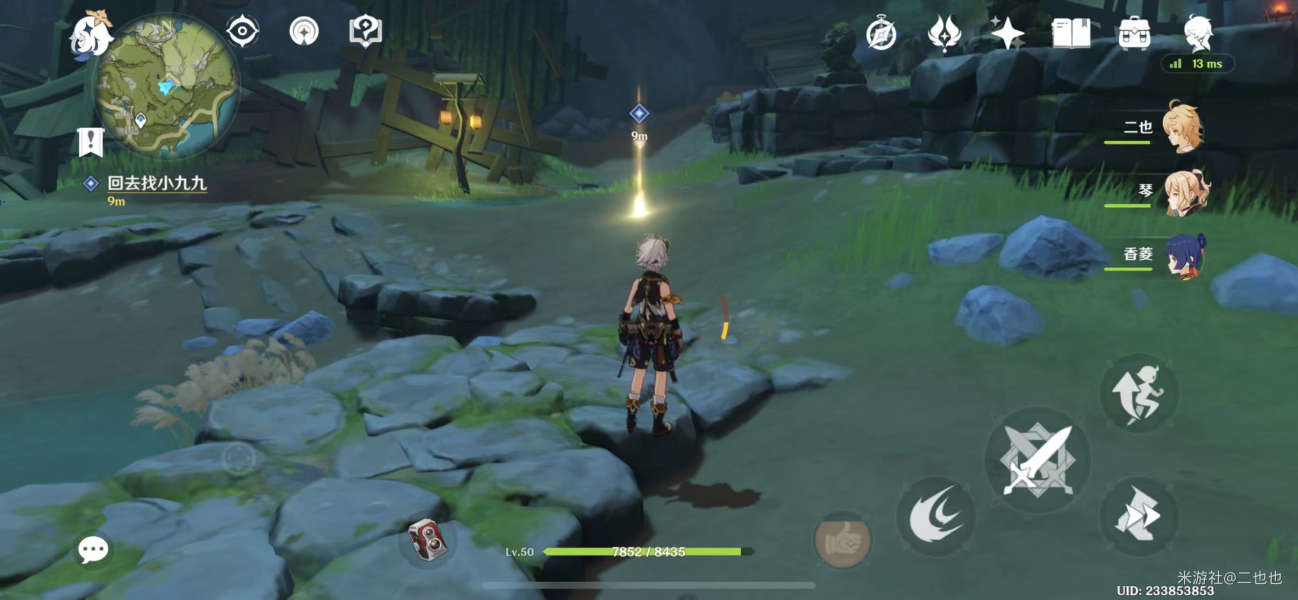Open the character screen icon

coord(1198,34)
